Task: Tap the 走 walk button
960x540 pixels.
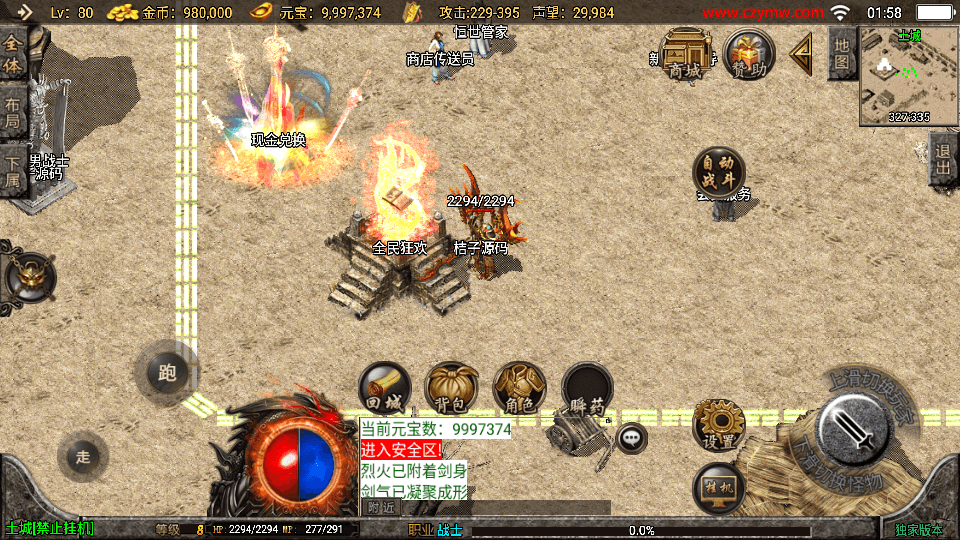Action: [83, 457]
